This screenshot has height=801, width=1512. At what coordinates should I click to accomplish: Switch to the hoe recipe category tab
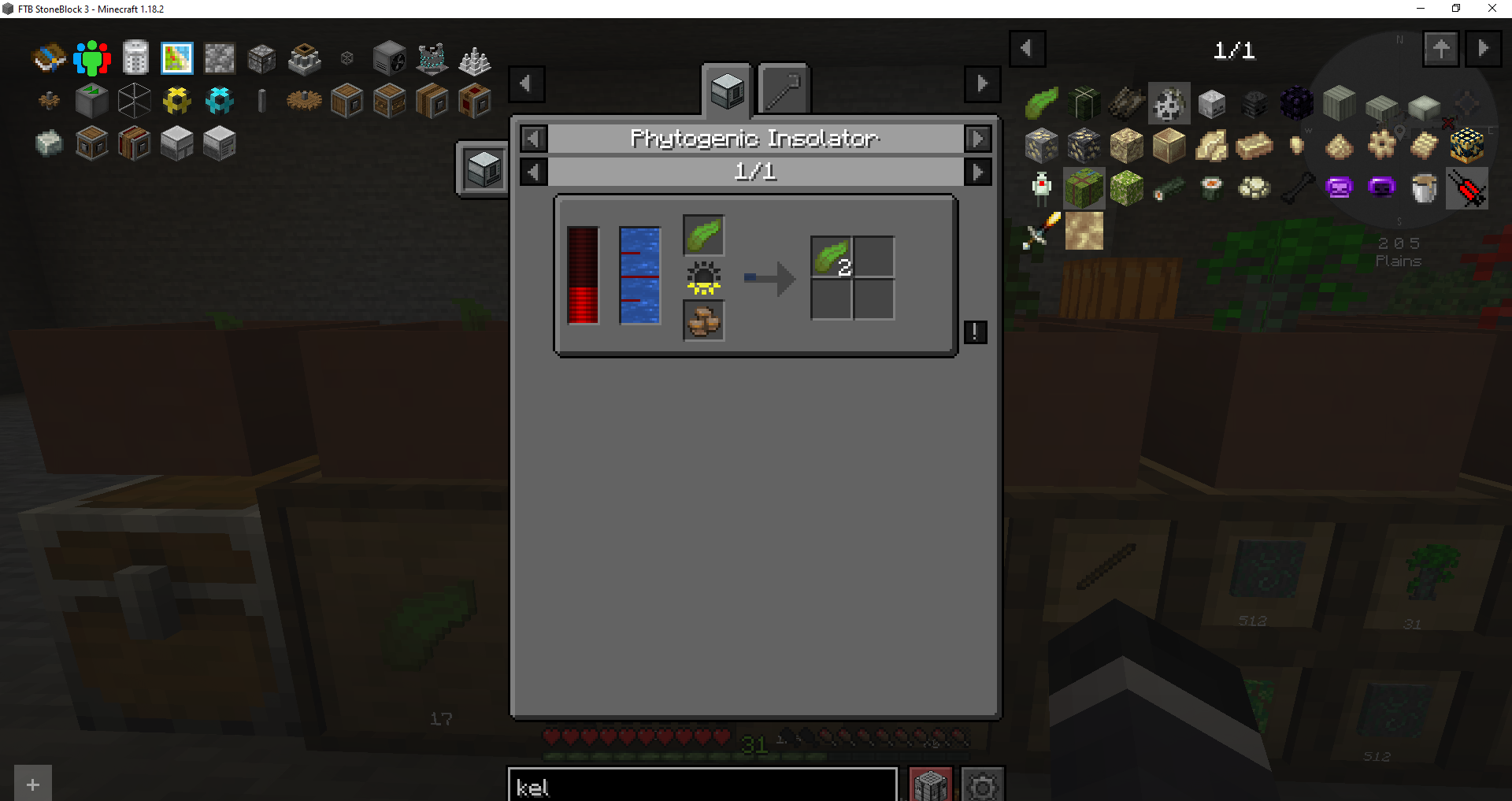[782, 88]
